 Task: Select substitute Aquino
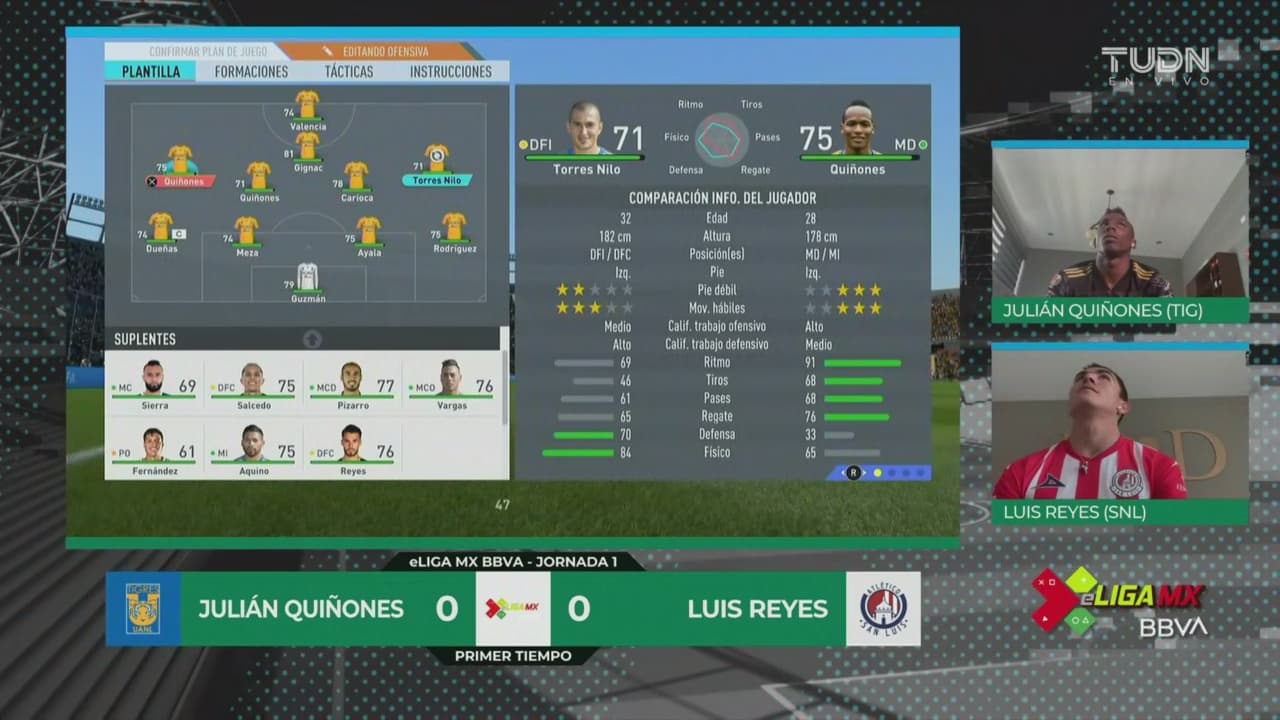point(252,449)
